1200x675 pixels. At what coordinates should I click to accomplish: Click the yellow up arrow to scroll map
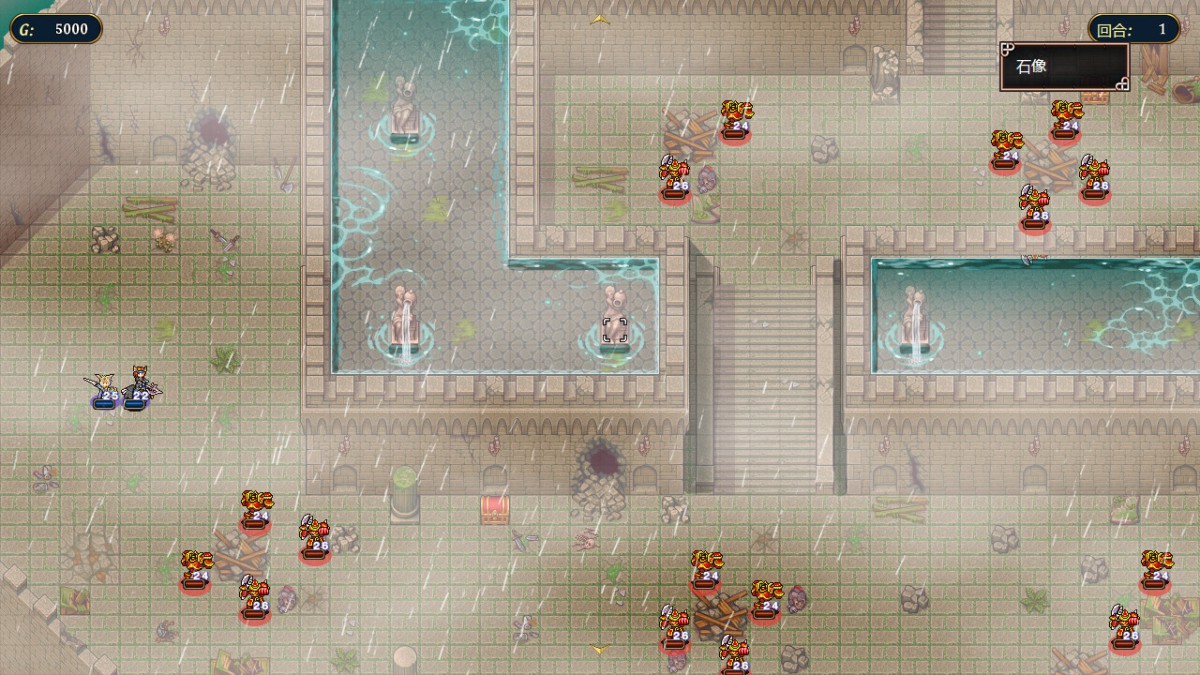(x=599, y=18)
